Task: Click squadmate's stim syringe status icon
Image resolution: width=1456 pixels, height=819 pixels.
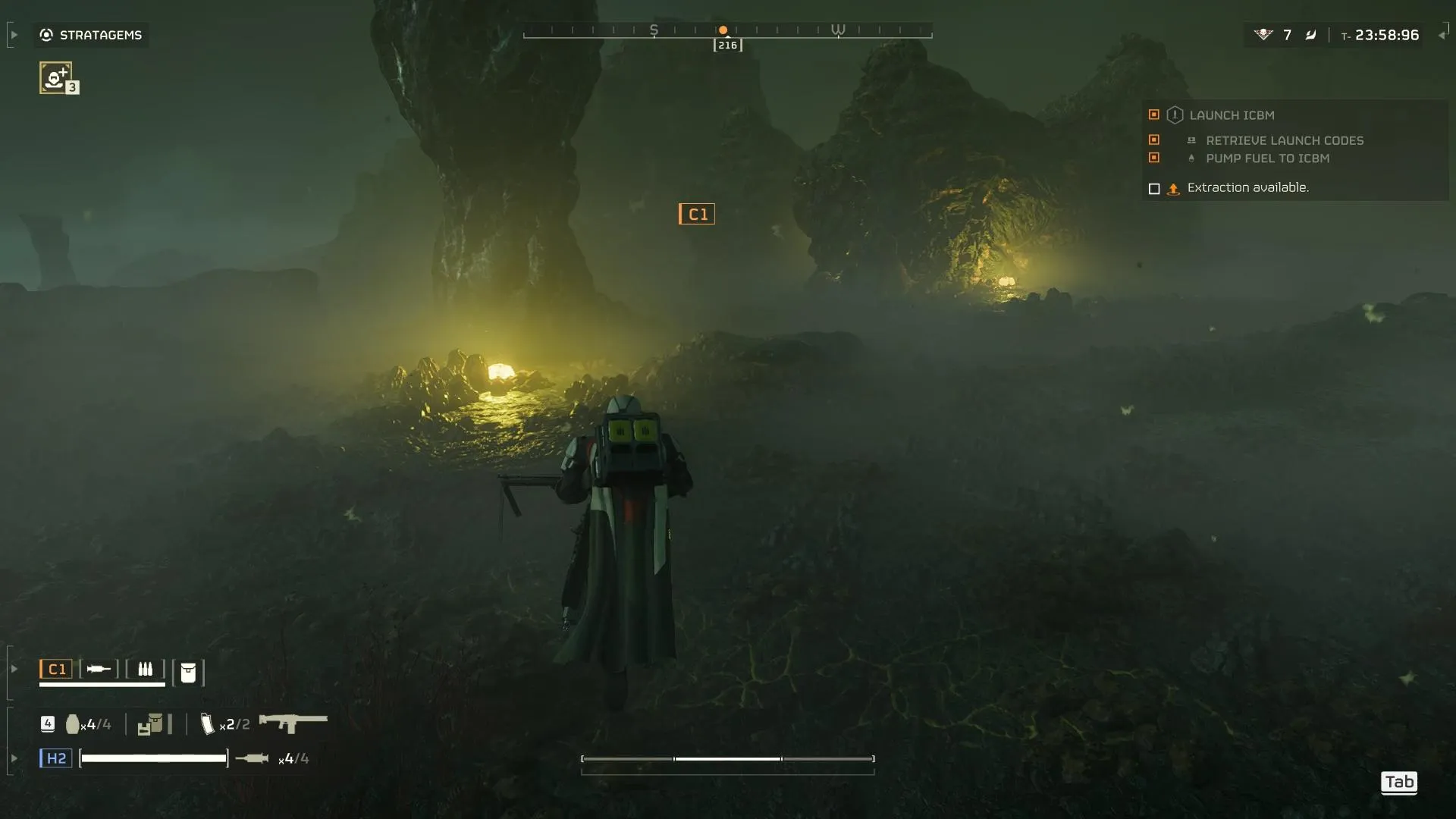Action: point(99,669)
